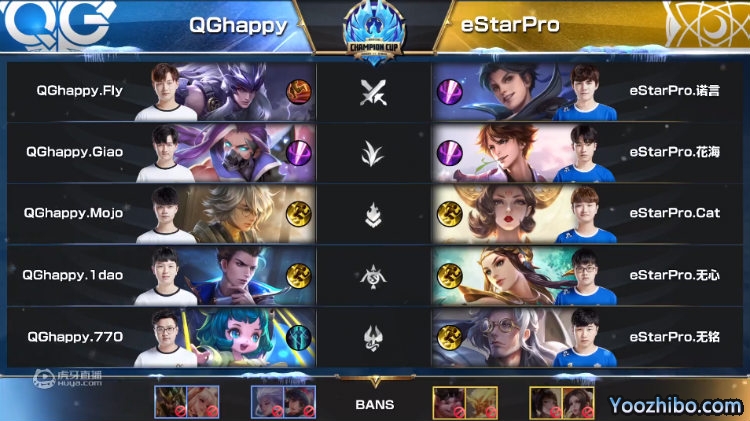The image size is (750, 421).
Task: Click the Champion Cup emblem
Action: point(373,28)
